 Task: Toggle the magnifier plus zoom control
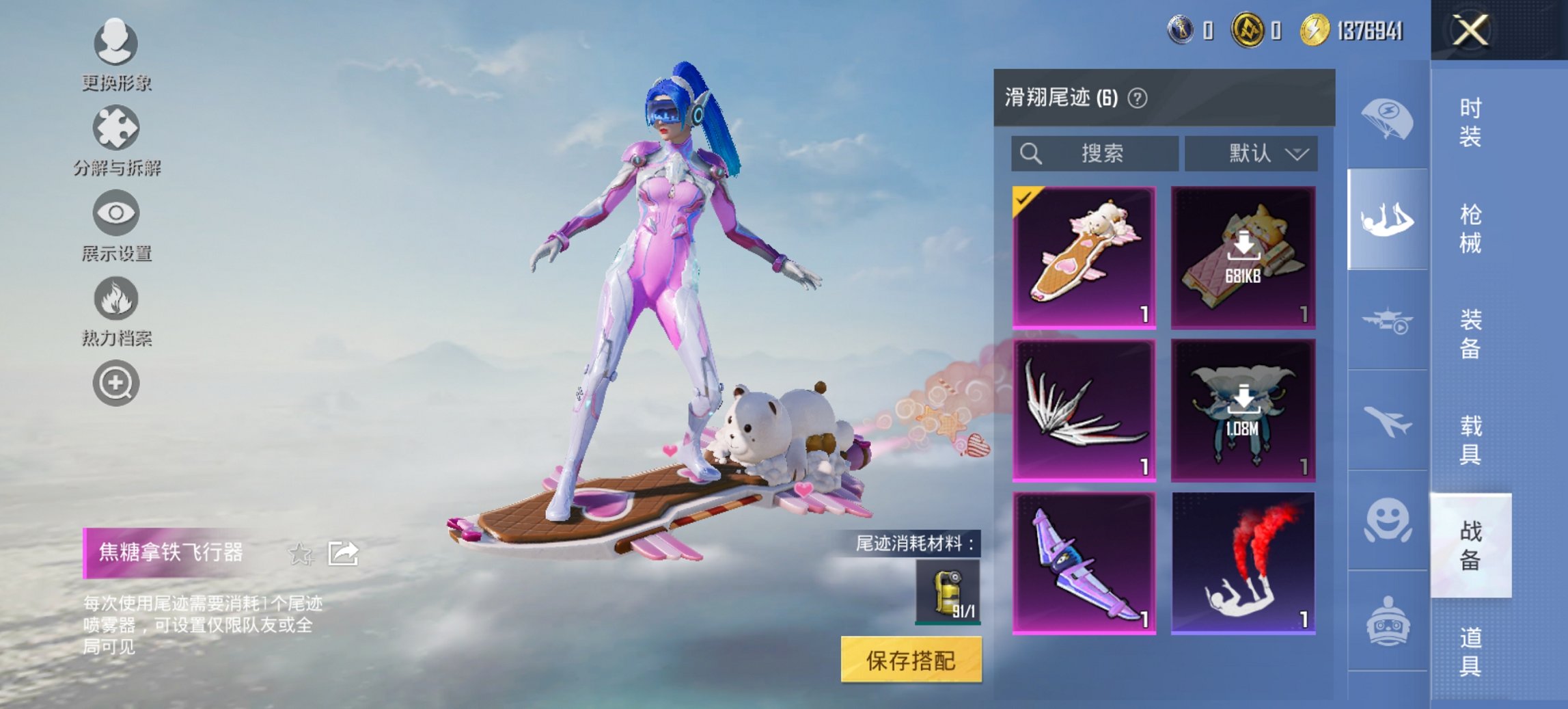(x=116, y=383)
